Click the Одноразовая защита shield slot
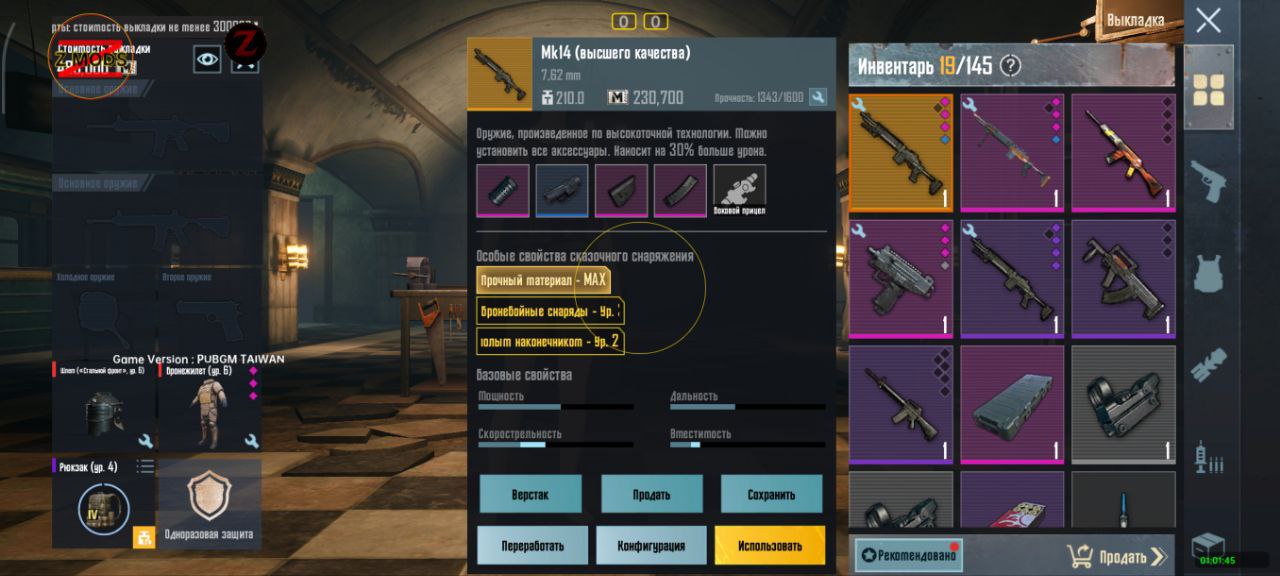The width and height of the screenshot is (1280, 576). click(x=209, y=503)
